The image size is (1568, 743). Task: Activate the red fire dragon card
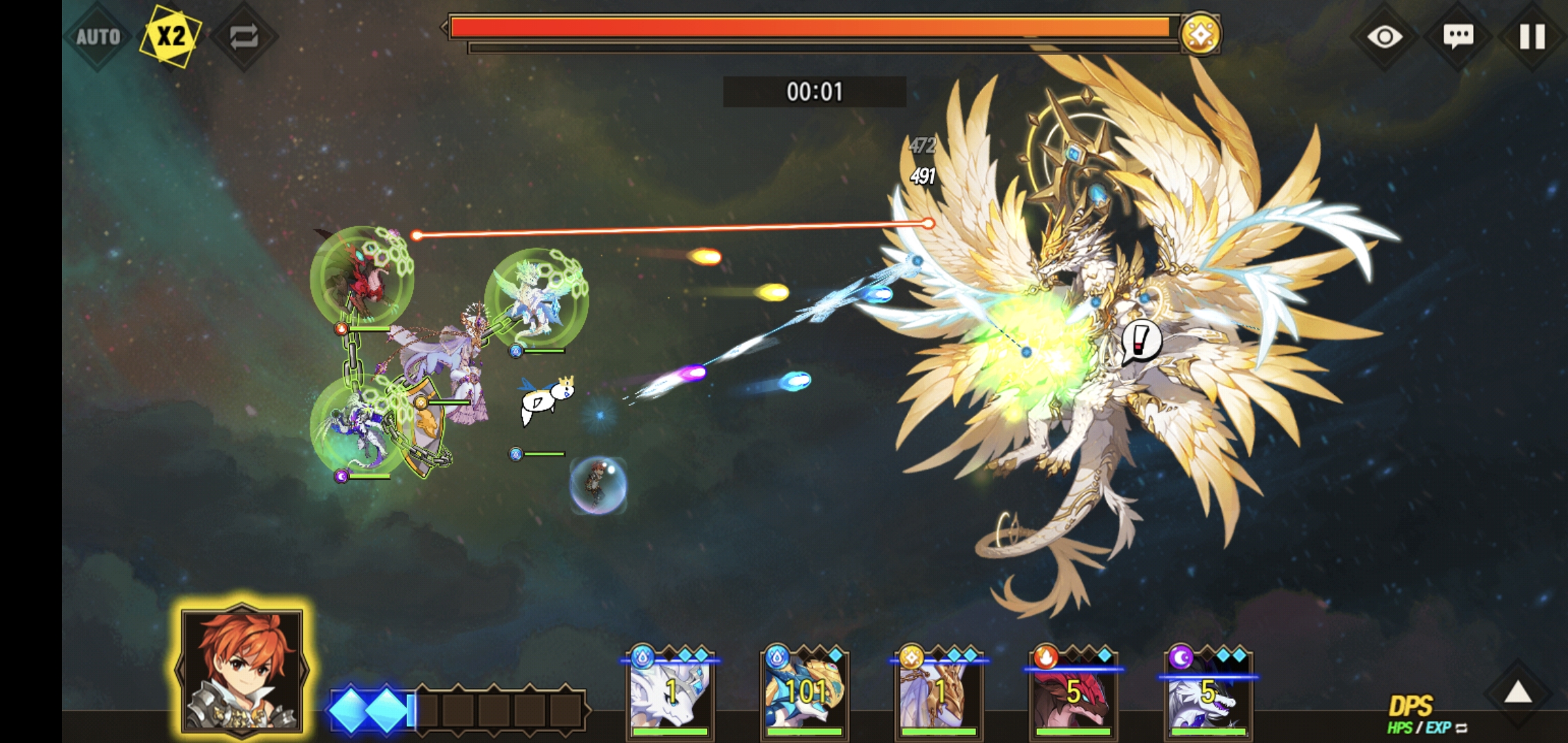(1073, 691)
